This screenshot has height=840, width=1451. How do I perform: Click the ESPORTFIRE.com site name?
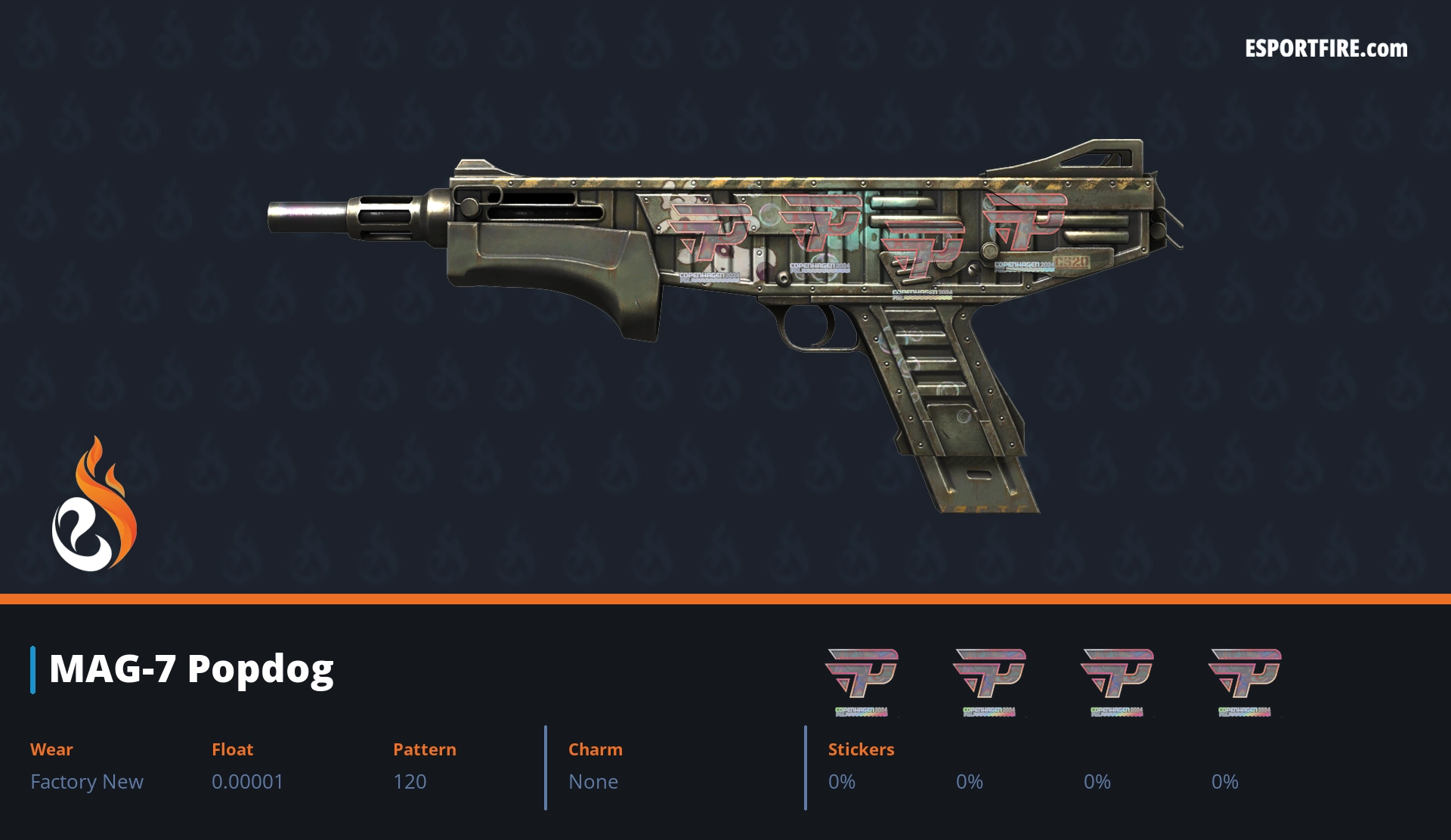coord(1326,49)
